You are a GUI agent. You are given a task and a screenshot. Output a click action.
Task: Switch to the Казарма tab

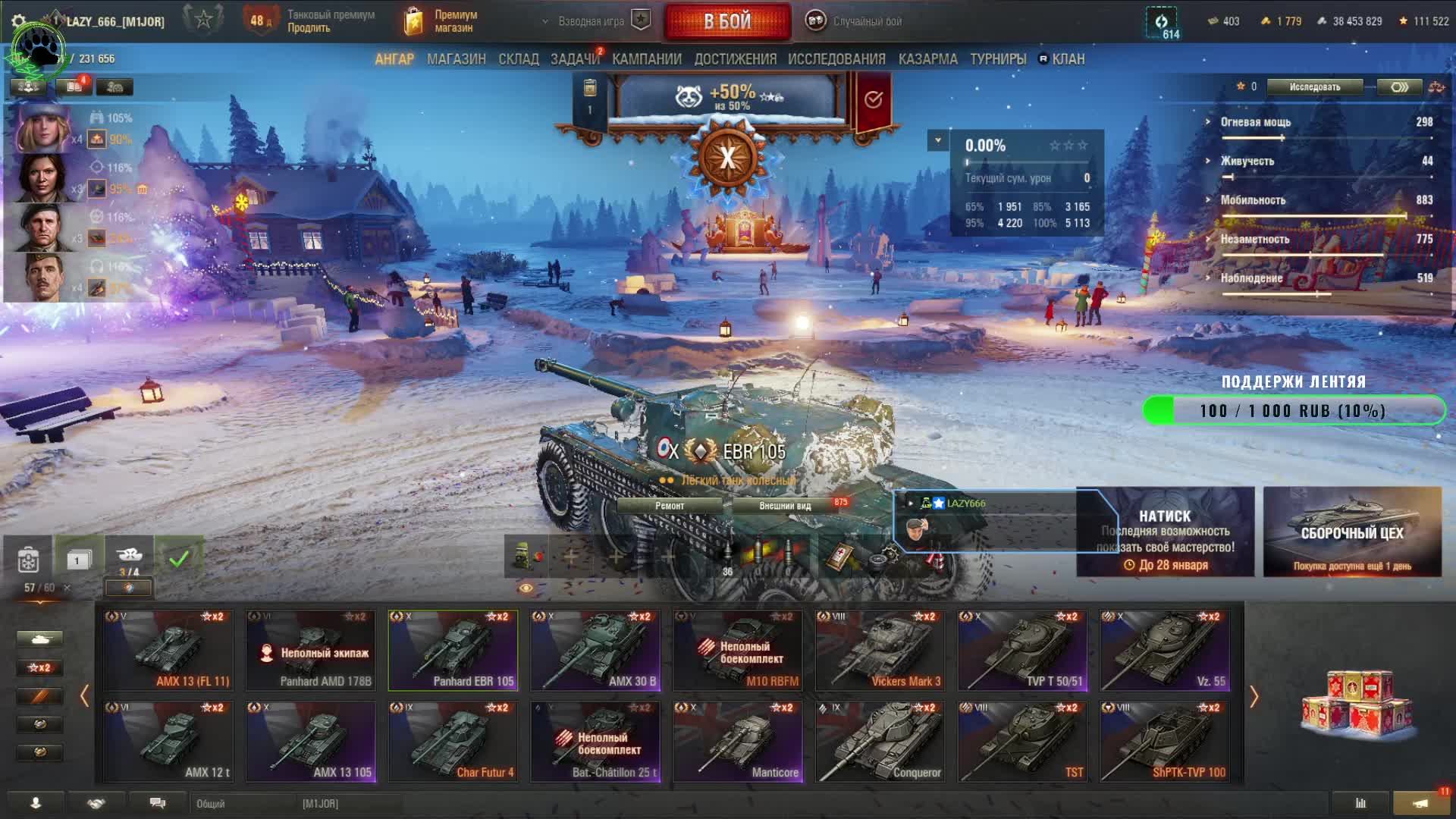tap(927, 59)
